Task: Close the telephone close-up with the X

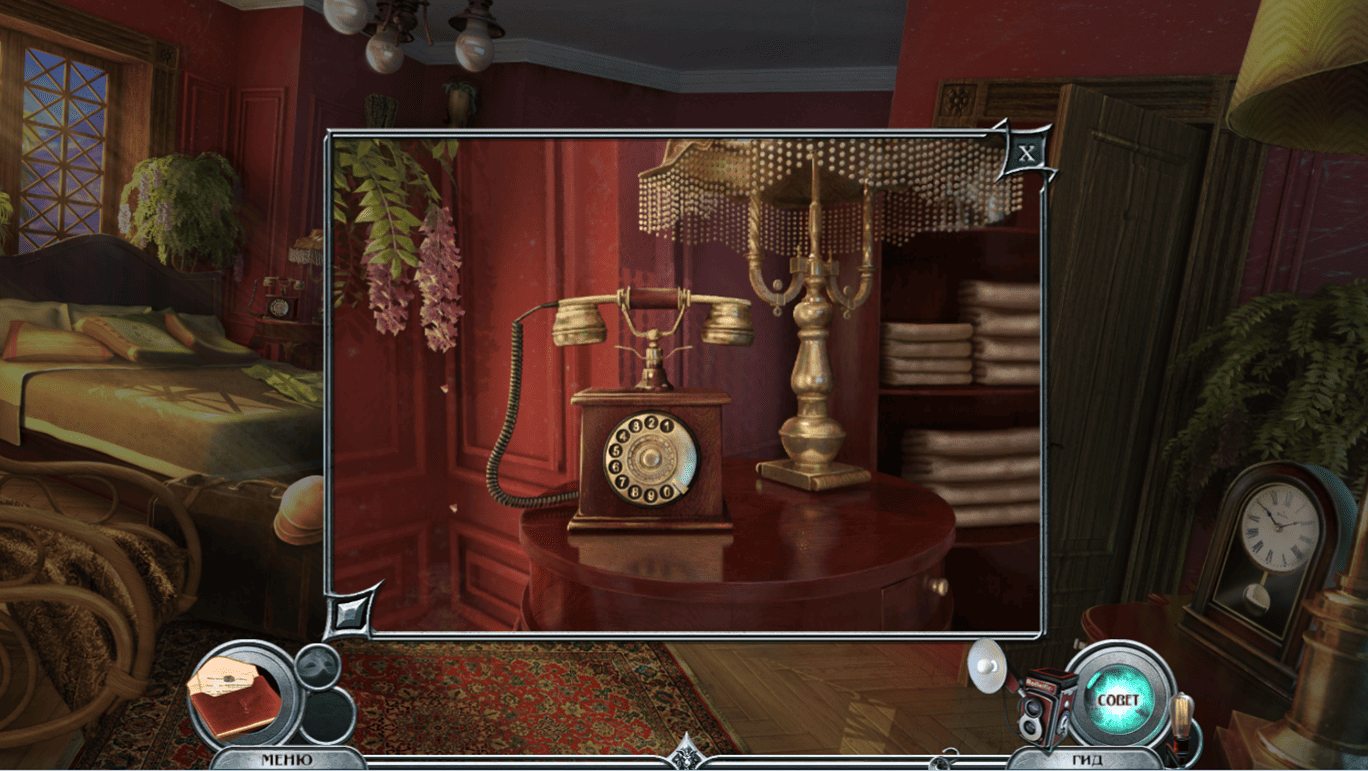Action: [x=1025, y=155]
